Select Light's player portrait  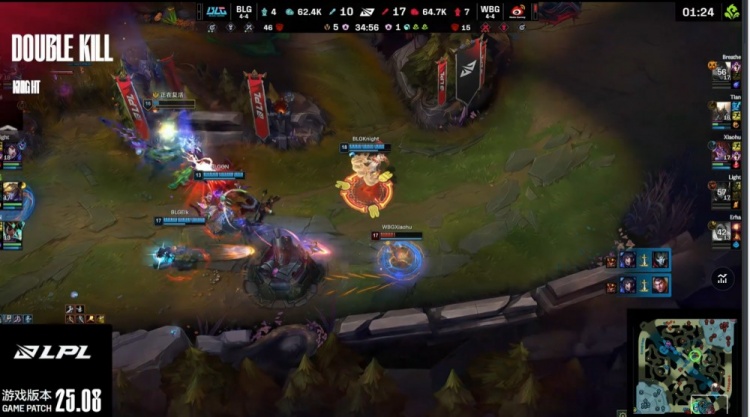click(x=722, y=192)
